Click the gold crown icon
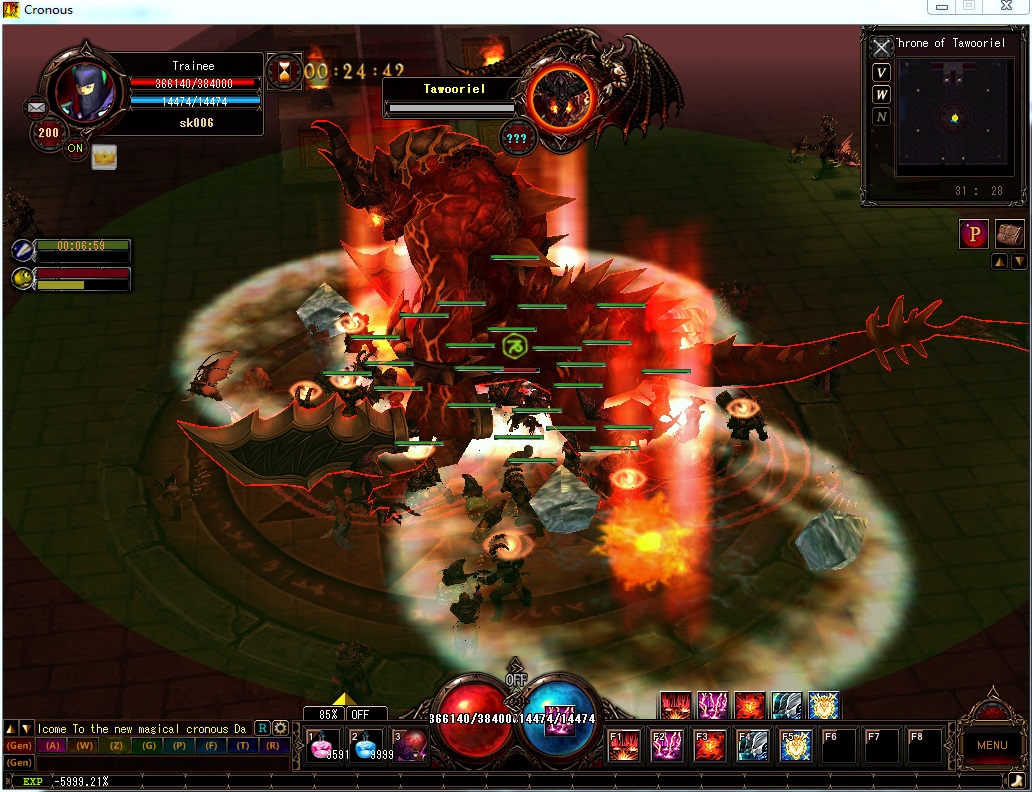This screenshot has width=1032, height=792. pos(104,156)
